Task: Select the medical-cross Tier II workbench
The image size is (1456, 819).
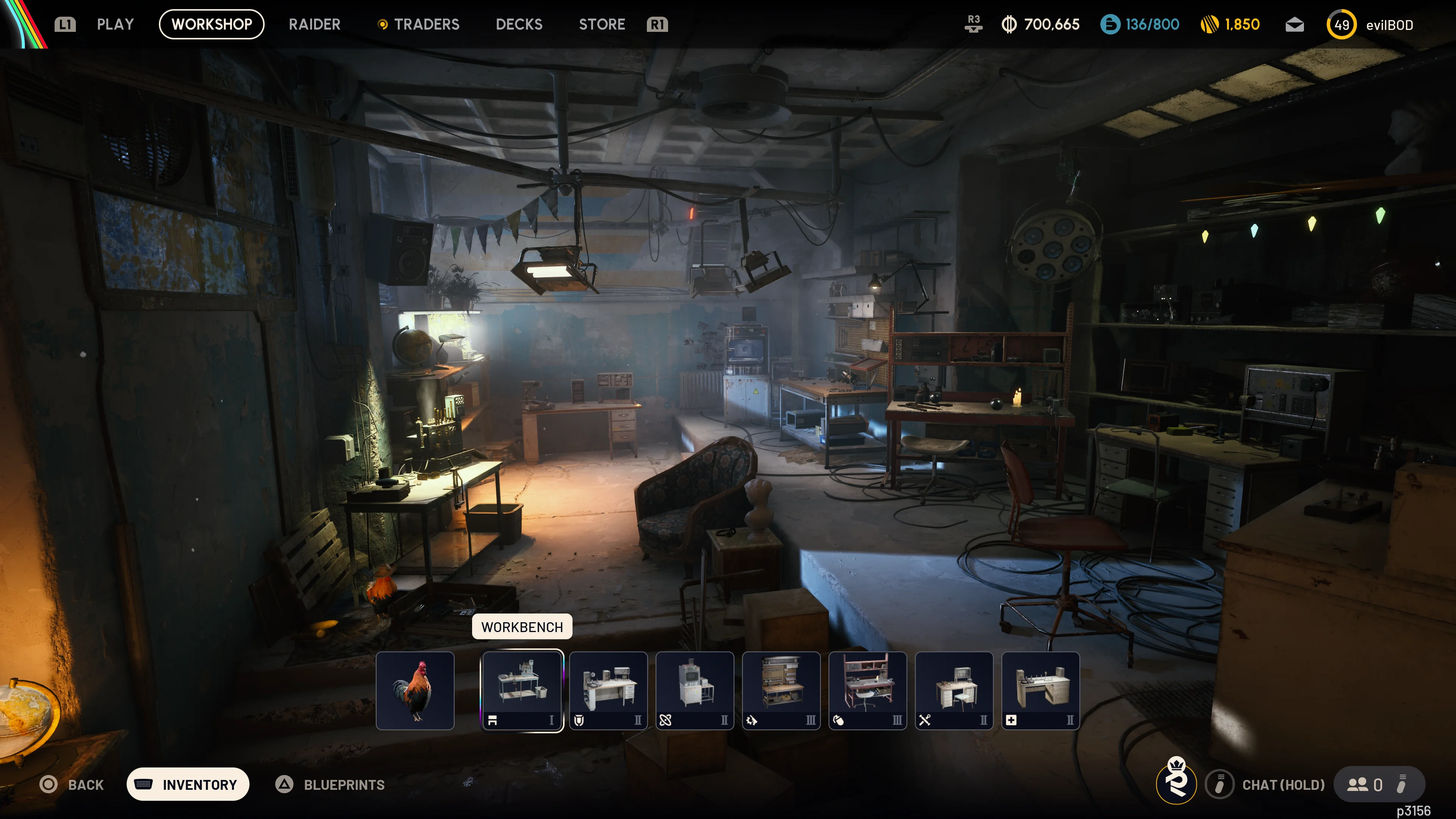Action: [1040, 691]
